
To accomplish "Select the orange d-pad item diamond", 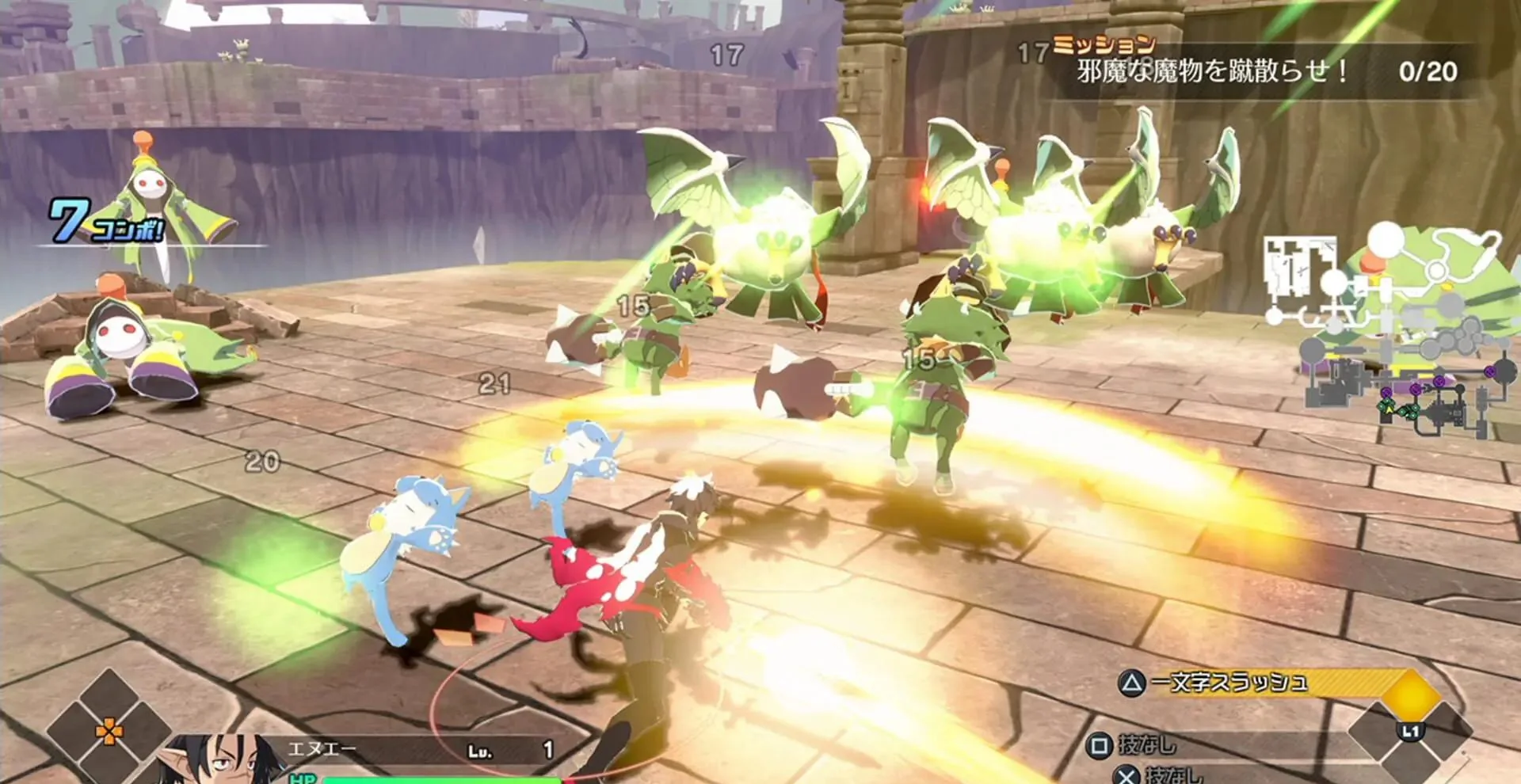I will tap(109, 730).
